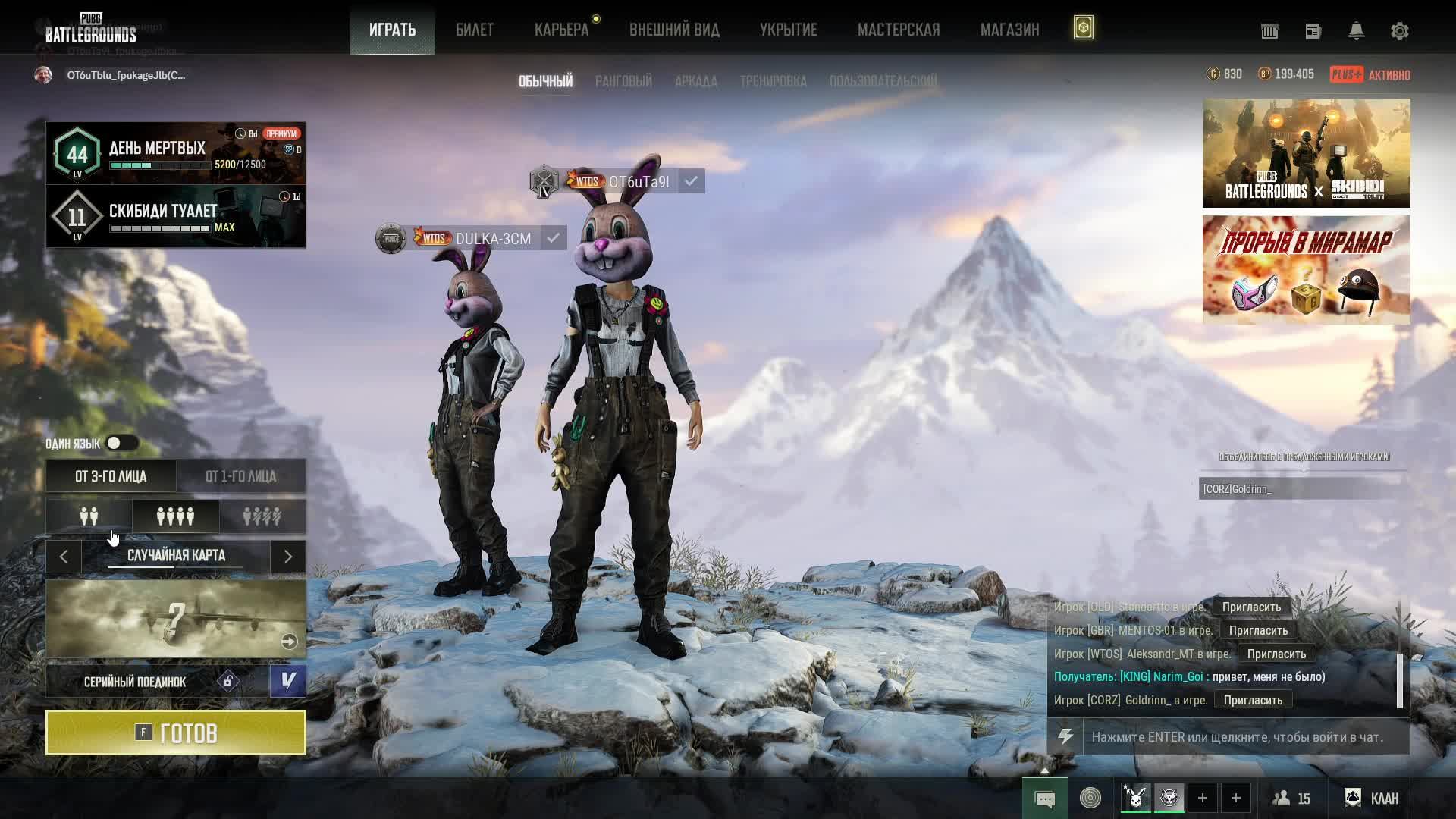This screenshot has width=1456, height=819.
Task: Select the two-player duo team size
Action: (x=89, y=516)
